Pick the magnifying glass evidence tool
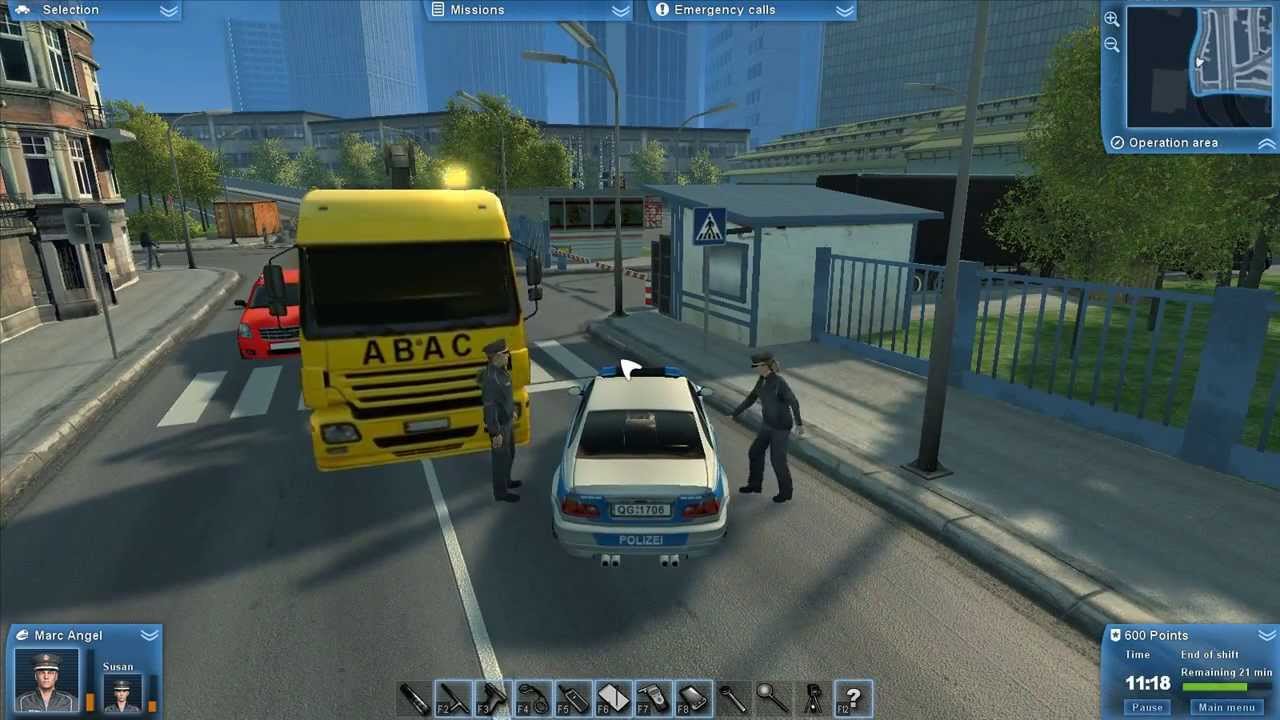This screenshot has height=720, width=1280. tap(773, 697)
